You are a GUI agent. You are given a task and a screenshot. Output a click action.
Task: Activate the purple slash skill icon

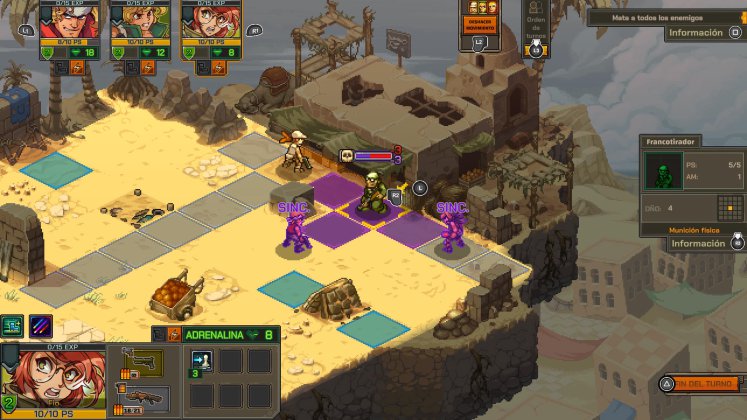click(41, 325)
